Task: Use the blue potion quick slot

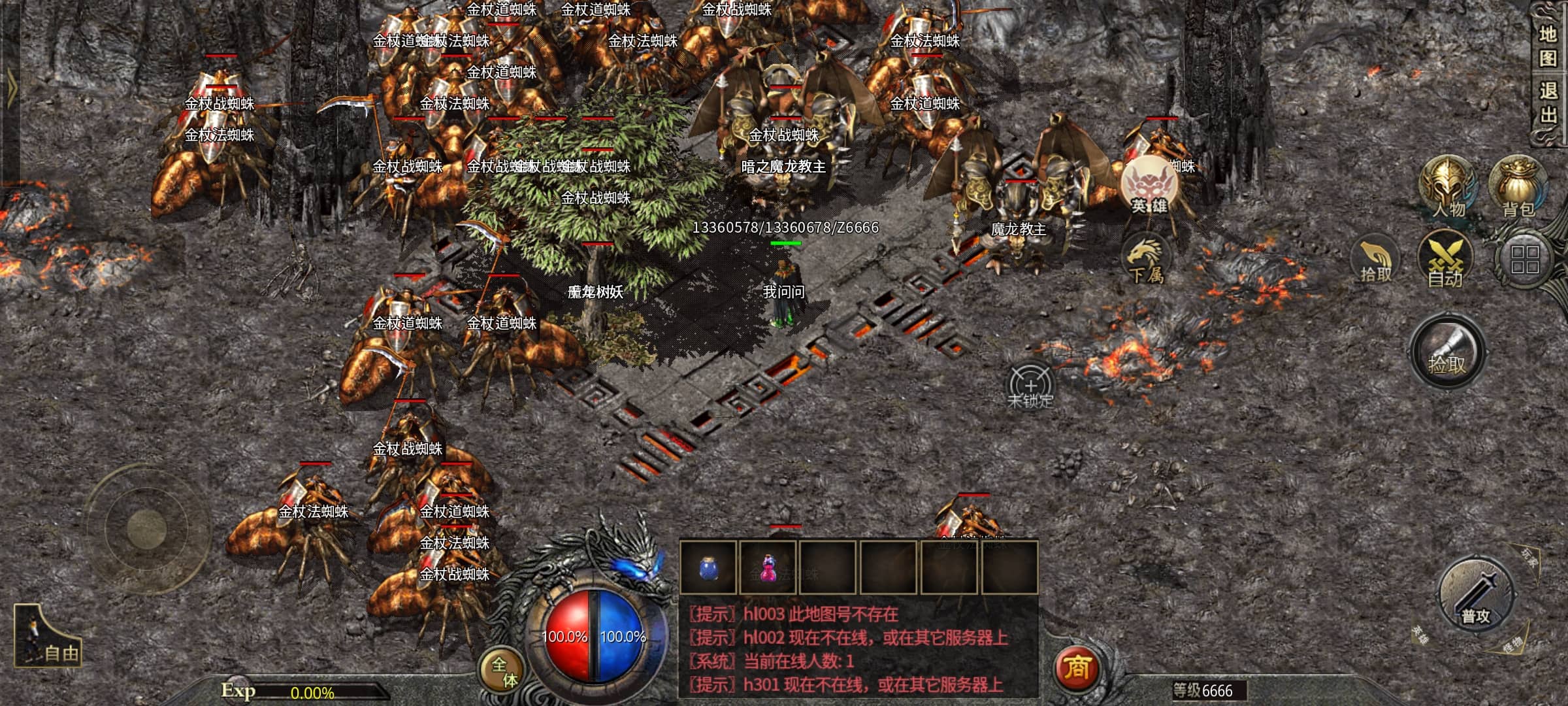Action: pyautogui.click(x=708, y=567)
